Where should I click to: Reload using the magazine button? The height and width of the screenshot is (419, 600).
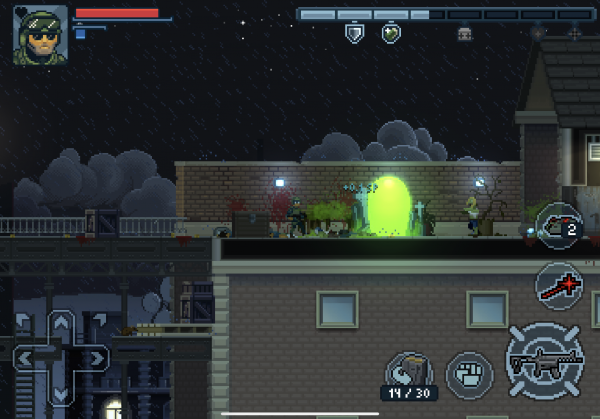click(409, 369)
